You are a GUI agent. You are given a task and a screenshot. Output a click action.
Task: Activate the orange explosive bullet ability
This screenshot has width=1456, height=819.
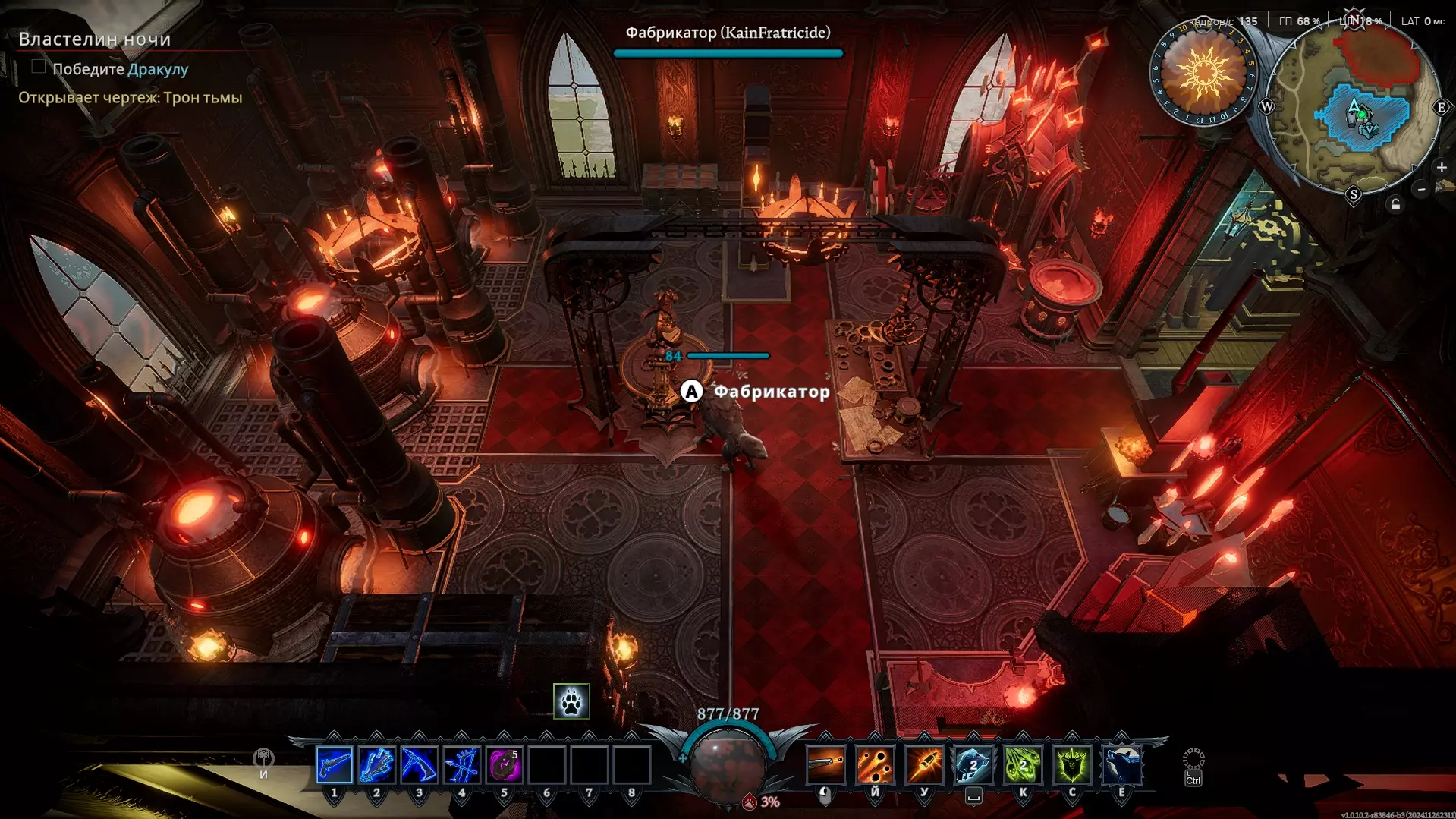click(924, 764)
